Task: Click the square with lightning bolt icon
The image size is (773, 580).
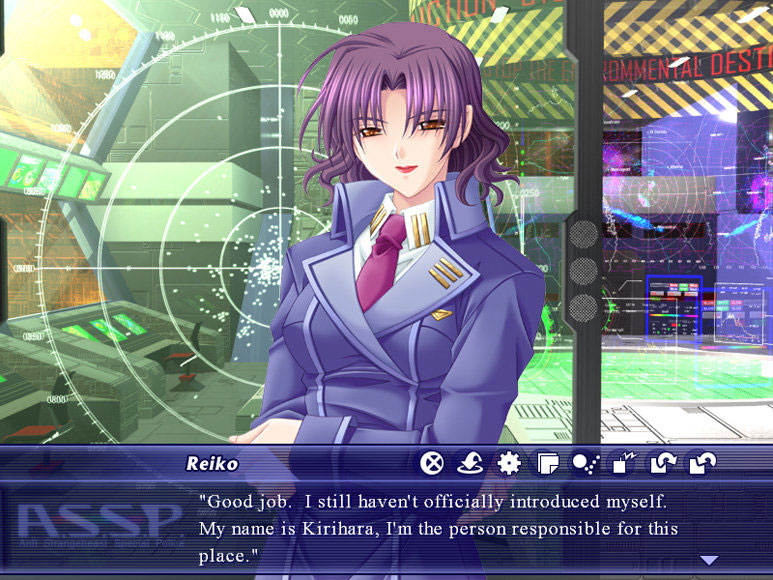Action: [x=624, y=463]
